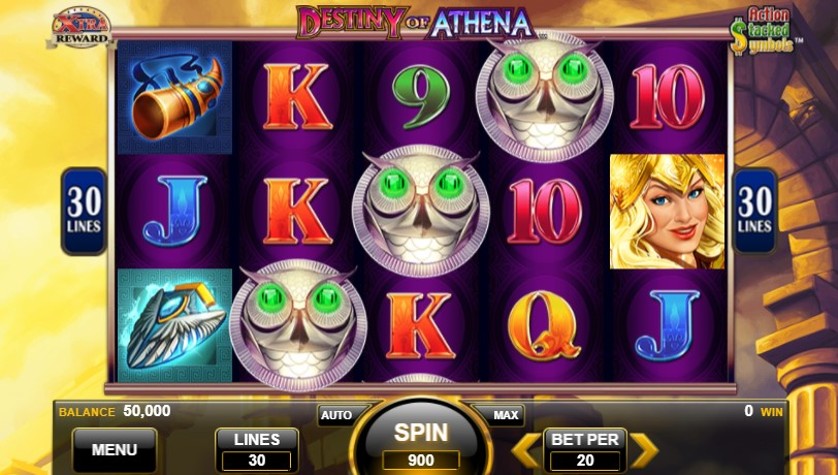Open the Xtra Reward badge
The image size is (838, 475).
point(82,27)
